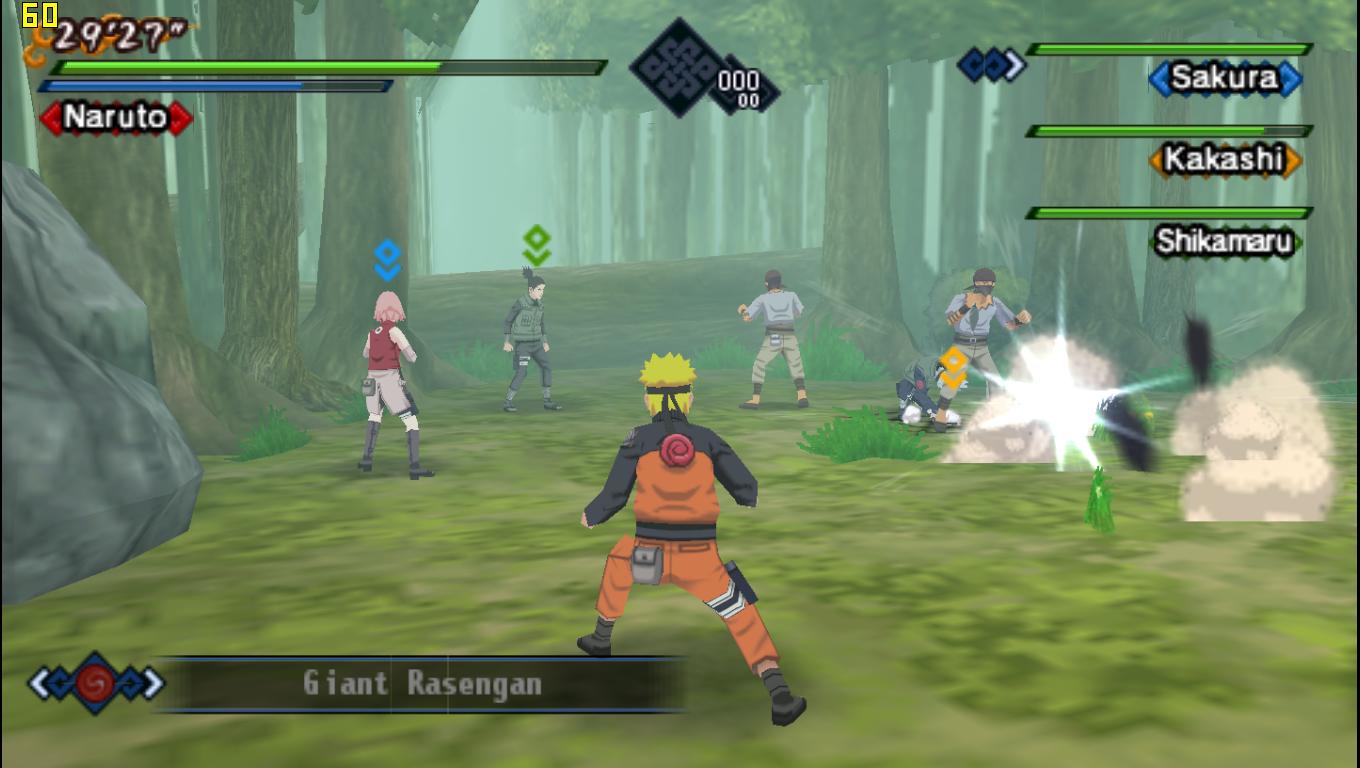Select Shikamaru's team name label

click(x=1224, y=241)
